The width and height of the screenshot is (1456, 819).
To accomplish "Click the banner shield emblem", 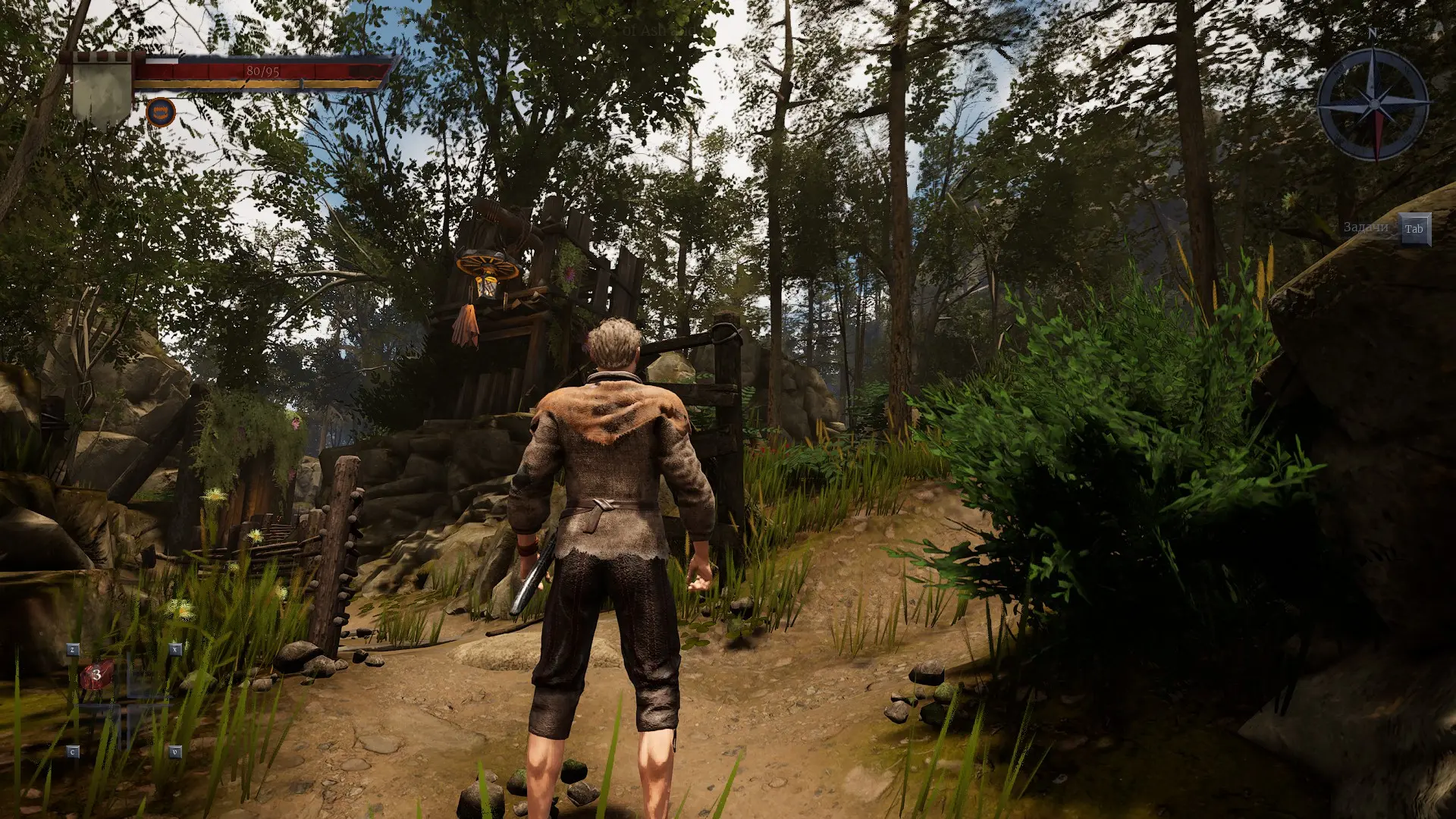I will coord(102,89).
